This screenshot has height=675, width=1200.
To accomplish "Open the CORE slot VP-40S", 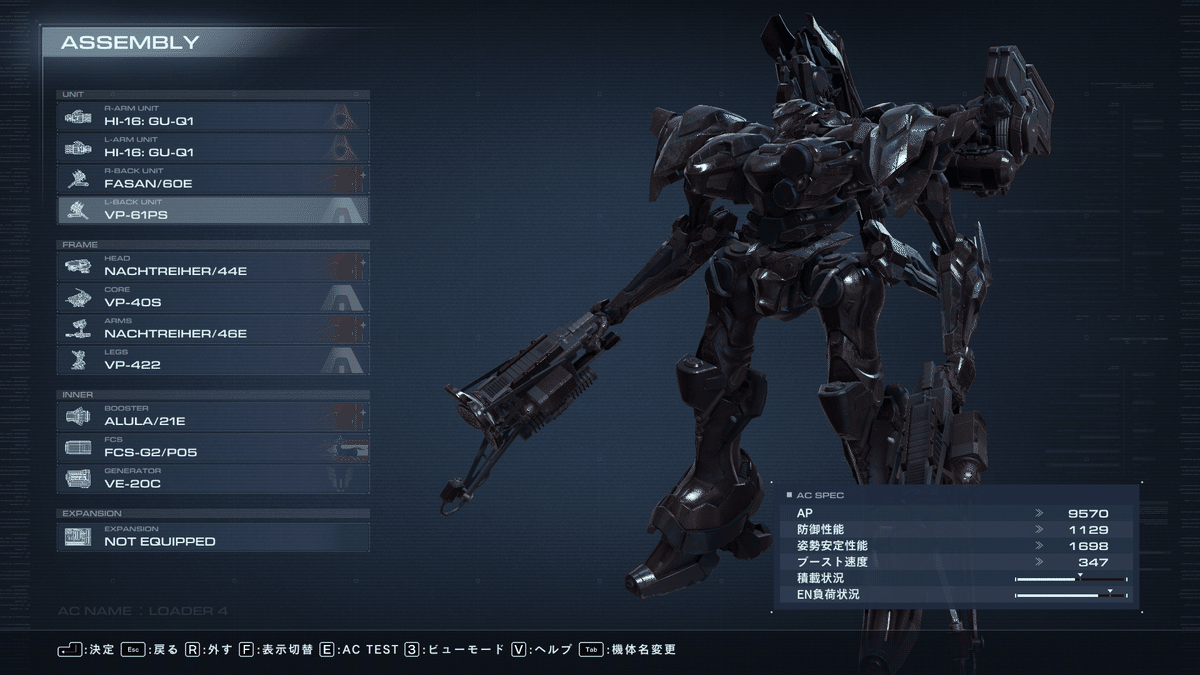I will (x=213, y=297).
